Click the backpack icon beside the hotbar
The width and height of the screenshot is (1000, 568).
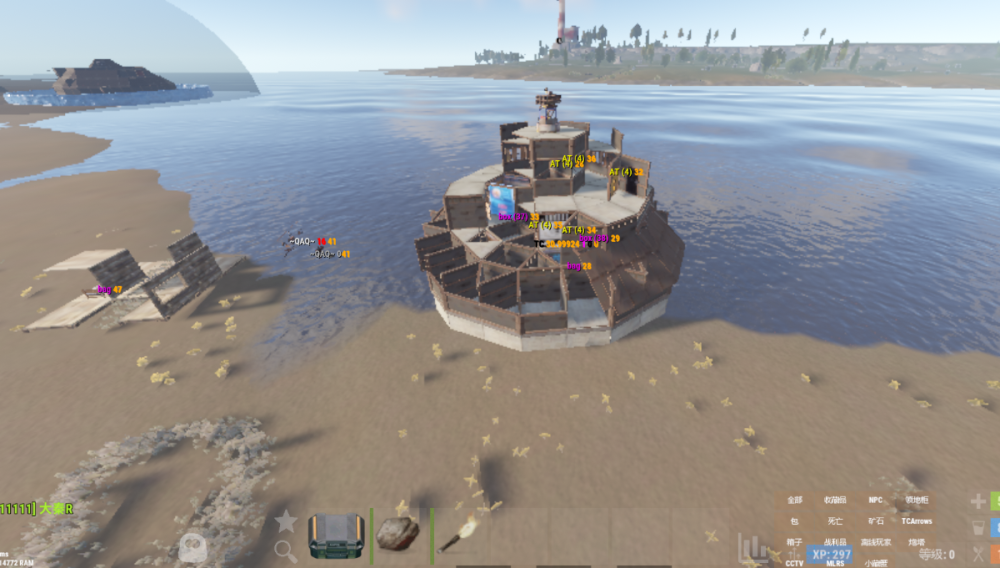click(x=192, y=546)
